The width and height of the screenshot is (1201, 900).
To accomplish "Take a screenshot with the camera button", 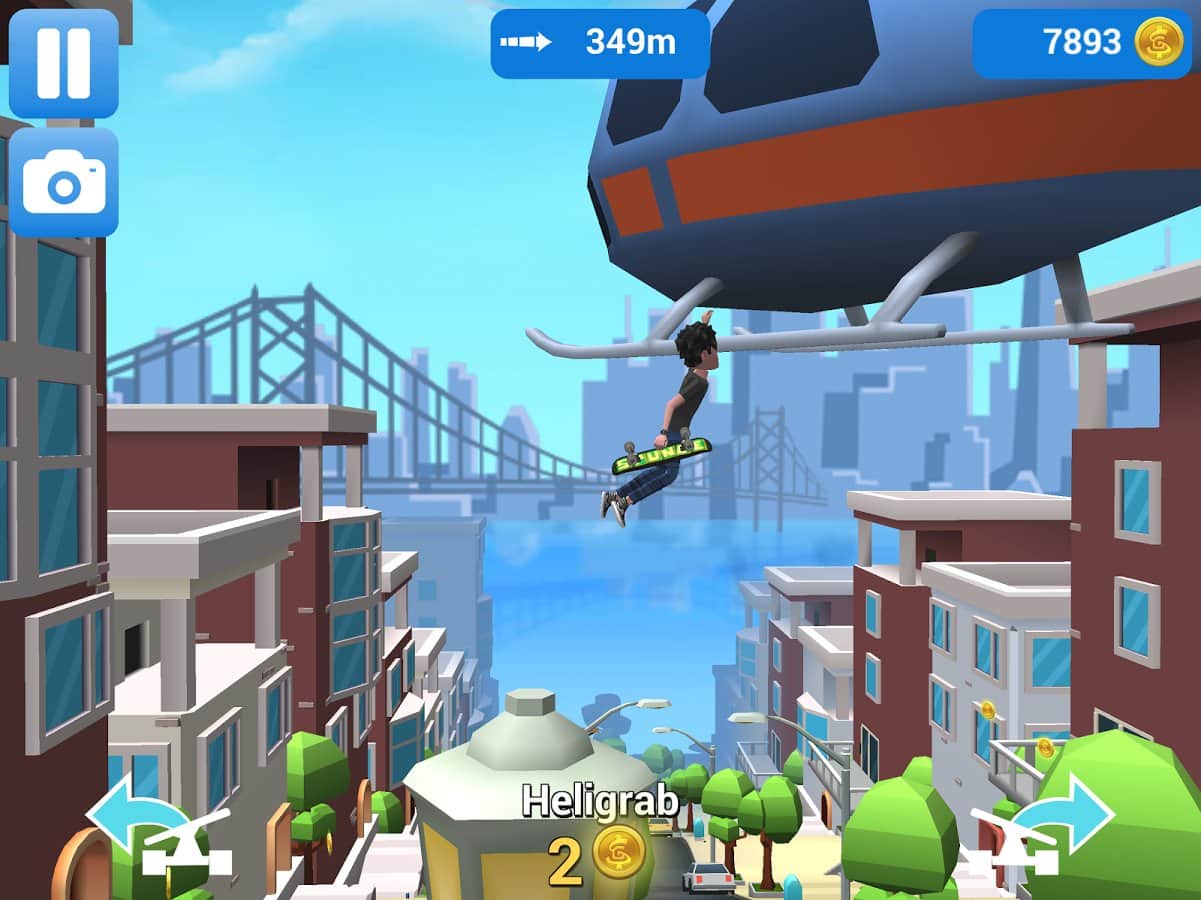I will click(x=64, y=183).
